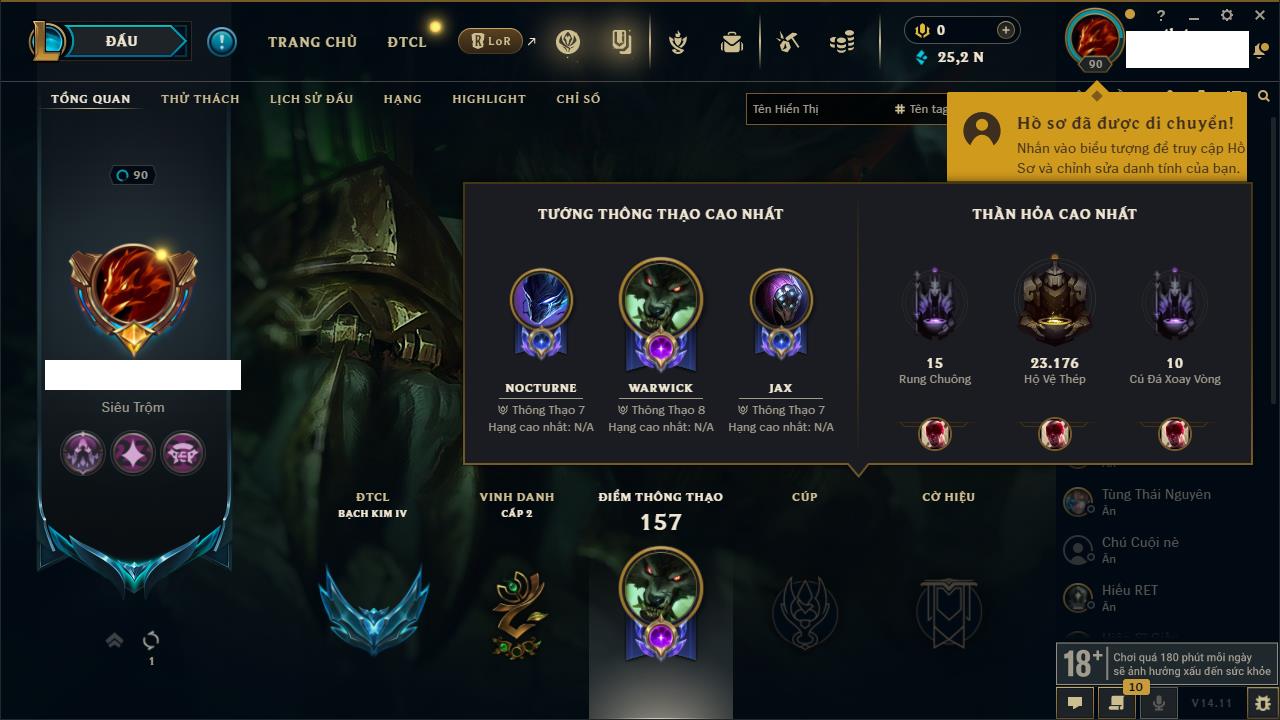Select the Warwick mastery portrait in the popup
Viewport: 1280px width, 720px height.
pos(660,300)
